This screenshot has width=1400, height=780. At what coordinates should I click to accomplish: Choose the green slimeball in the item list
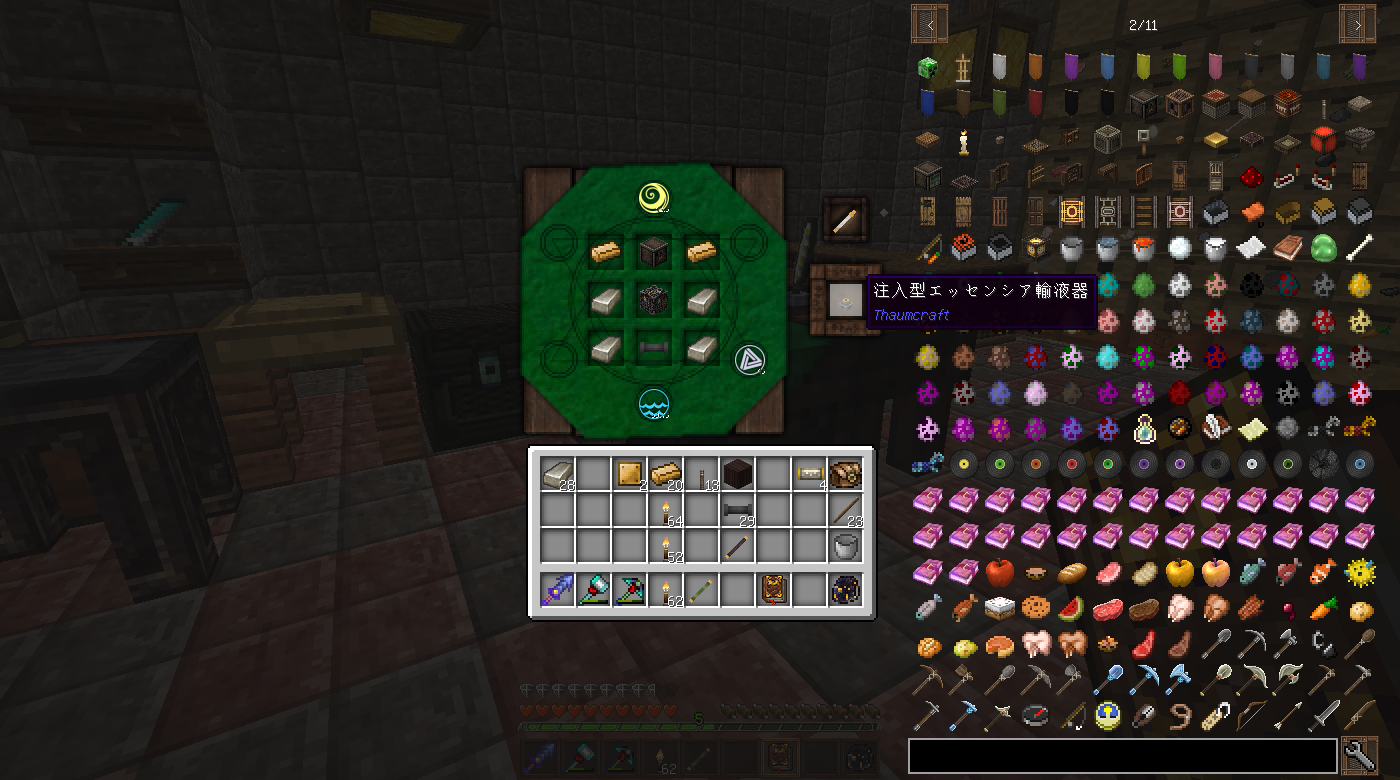[x=1323, y=247]
